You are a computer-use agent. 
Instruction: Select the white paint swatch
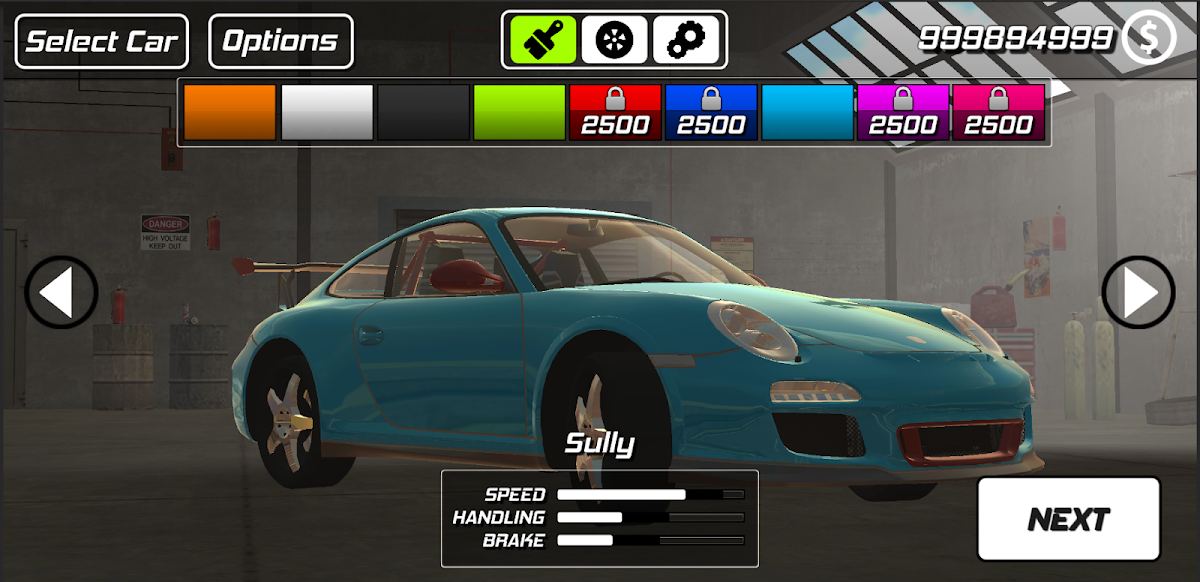click(x=327, y=112)
